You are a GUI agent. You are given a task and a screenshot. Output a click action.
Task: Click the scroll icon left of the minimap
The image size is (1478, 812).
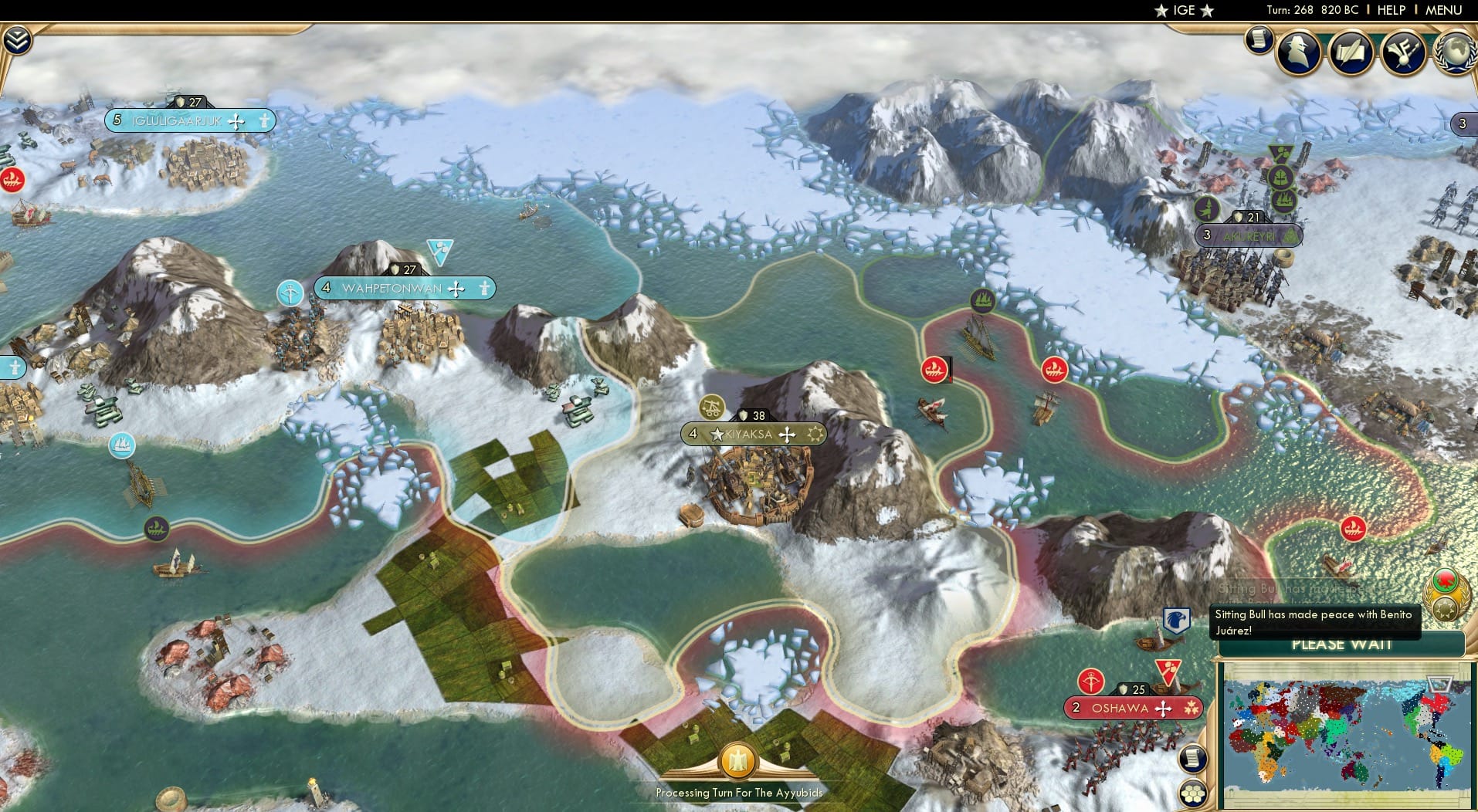click(x=1192, y=759)
